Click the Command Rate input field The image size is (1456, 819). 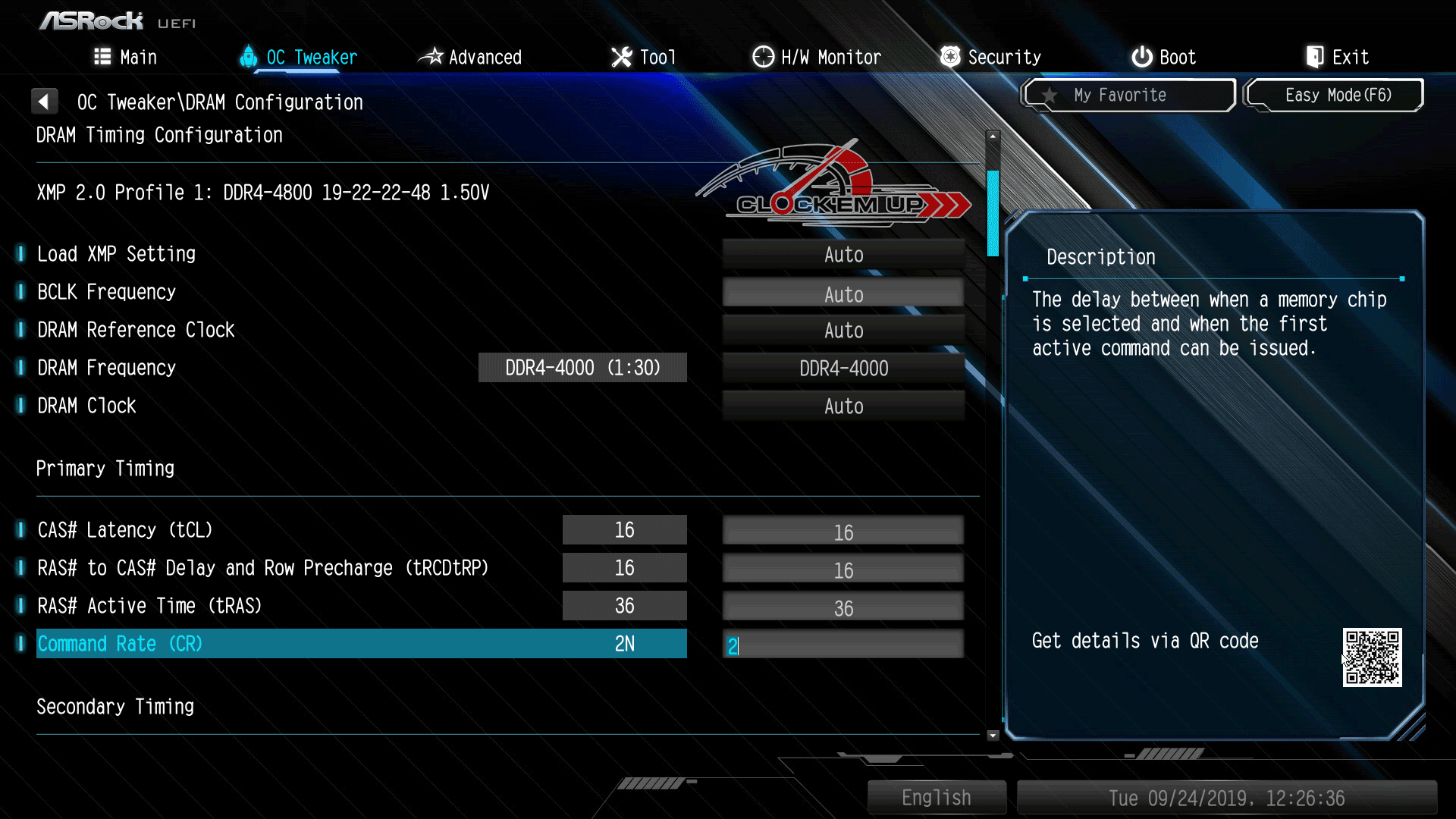coord(843,645)
